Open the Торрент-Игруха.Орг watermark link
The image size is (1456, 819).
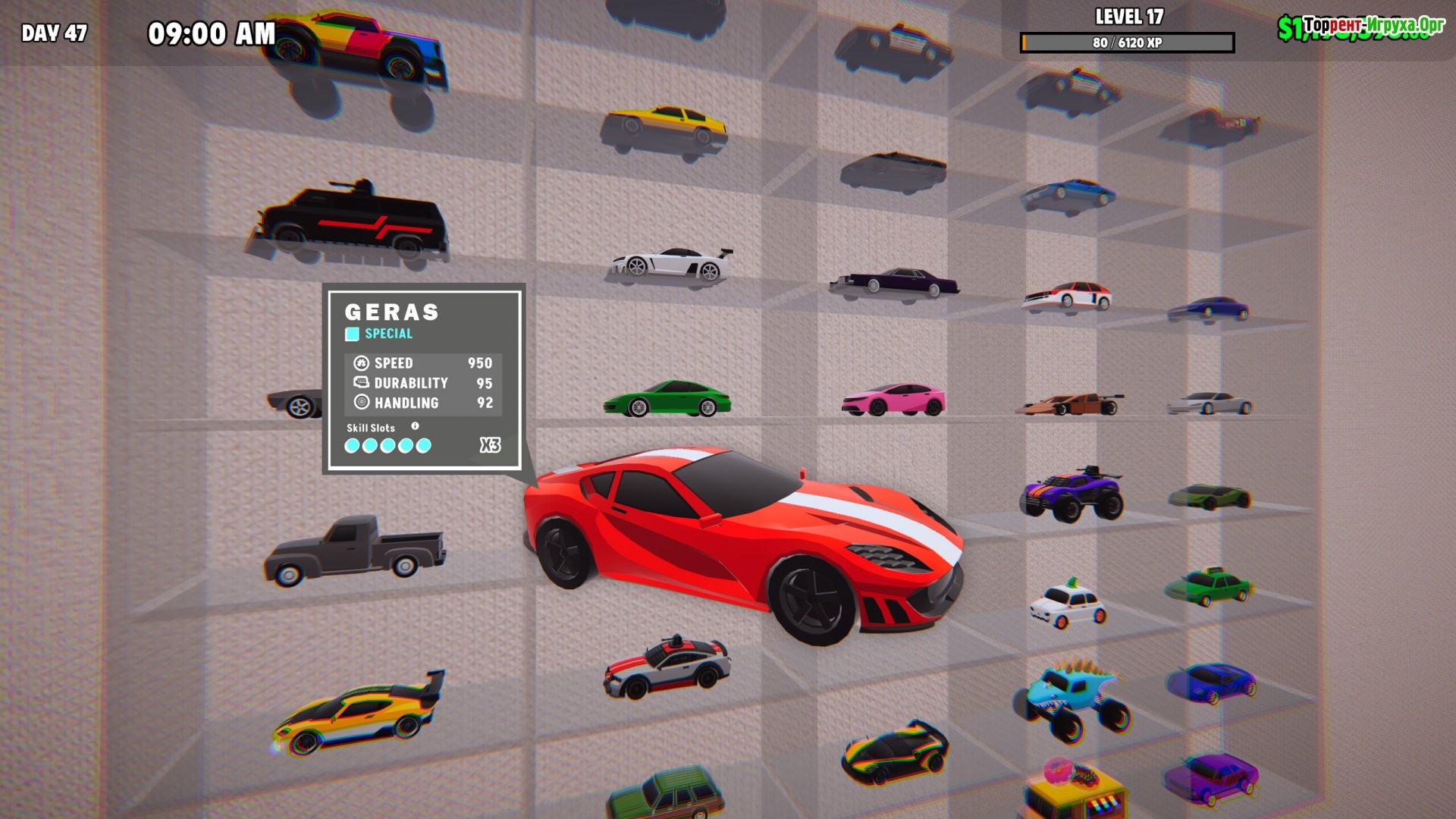(1373, 25)
